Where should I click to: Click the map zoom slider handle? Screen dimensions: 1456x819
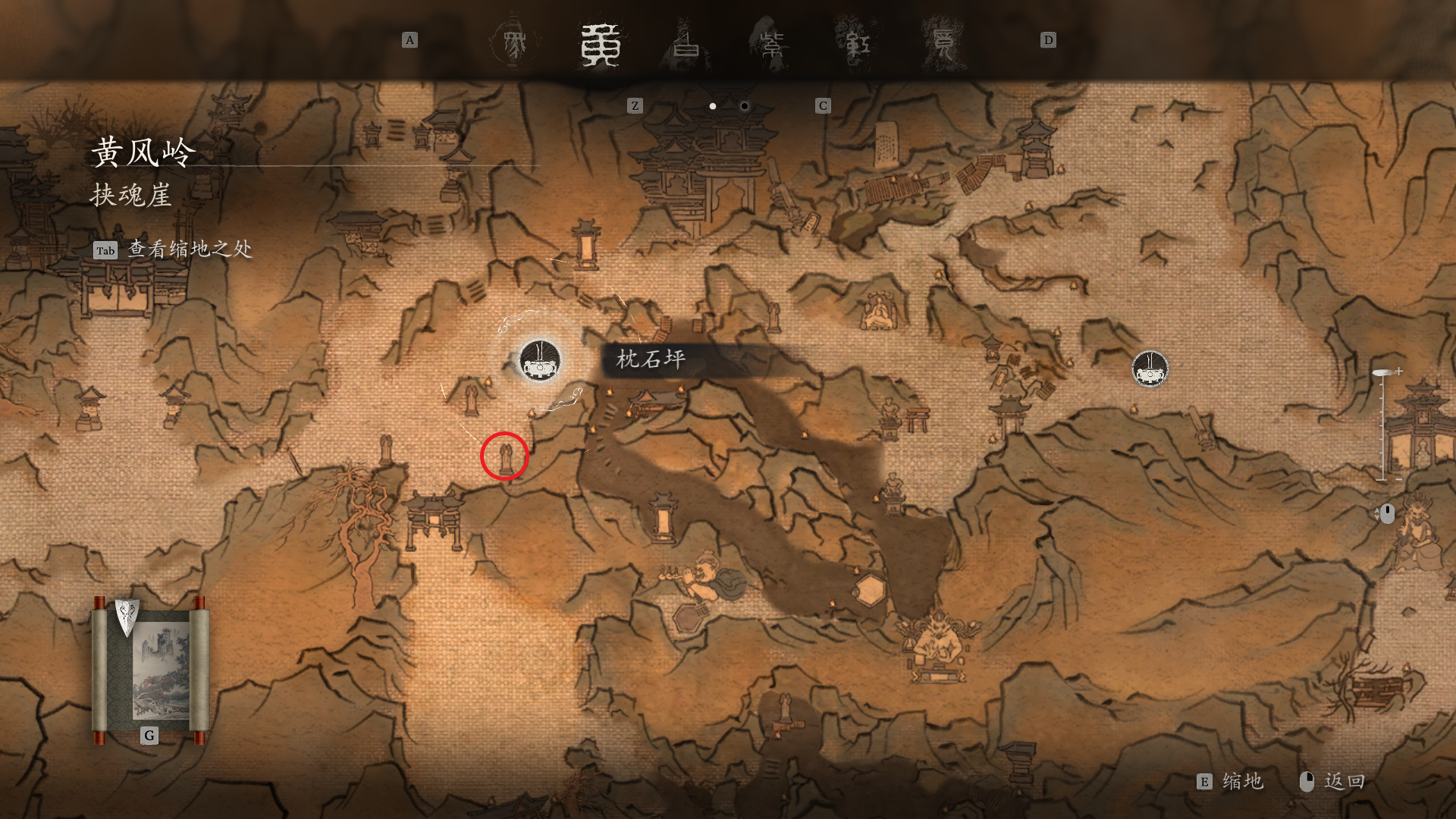tap(1382, 373)
